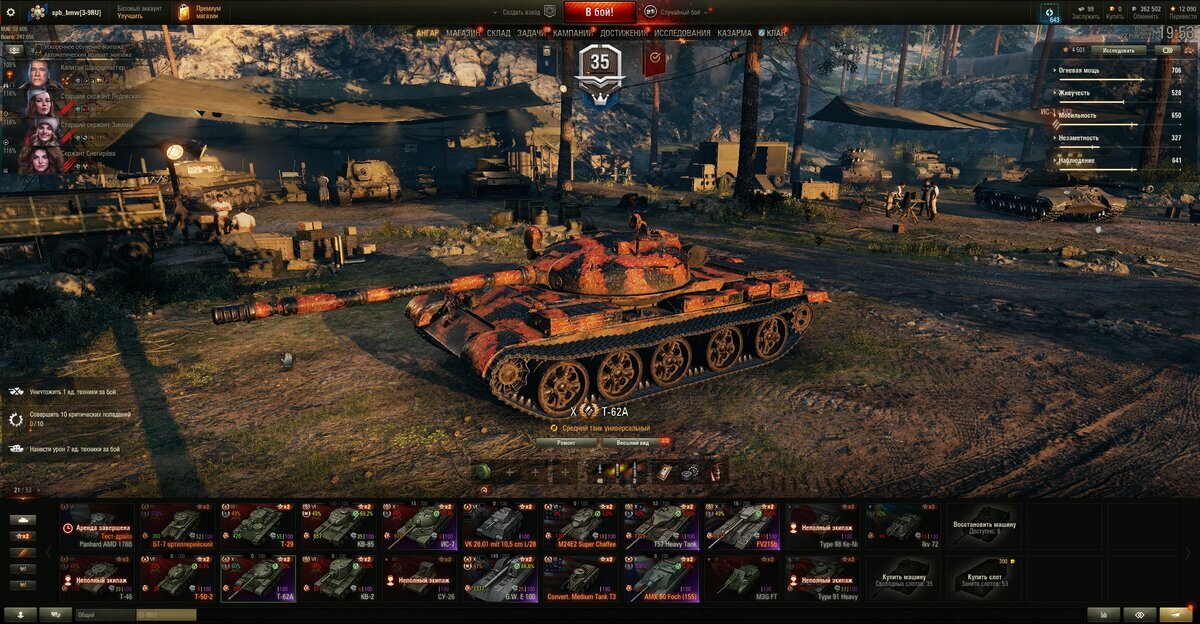Go to the «Кампании» tab
Viewport: 1200px width, 624px height.
coord(571,33)
